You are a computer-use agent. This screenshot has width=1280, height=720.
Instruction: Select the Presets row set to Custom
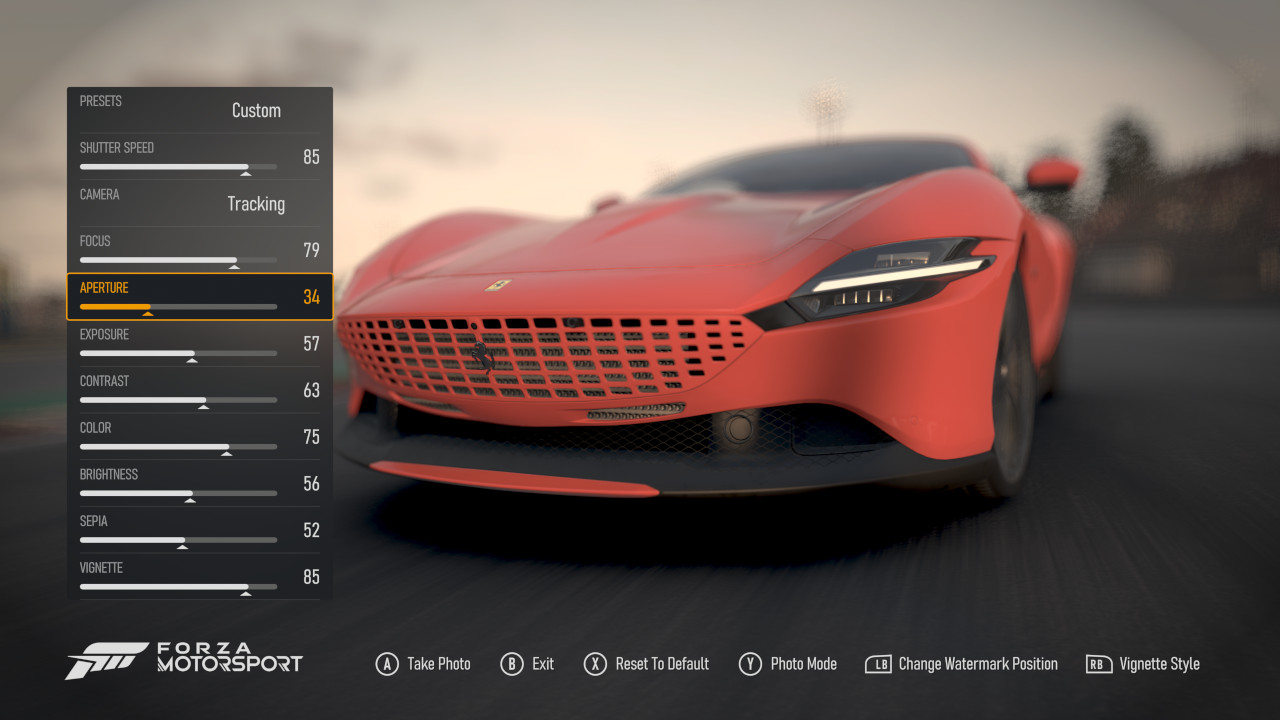click(200, 110)
